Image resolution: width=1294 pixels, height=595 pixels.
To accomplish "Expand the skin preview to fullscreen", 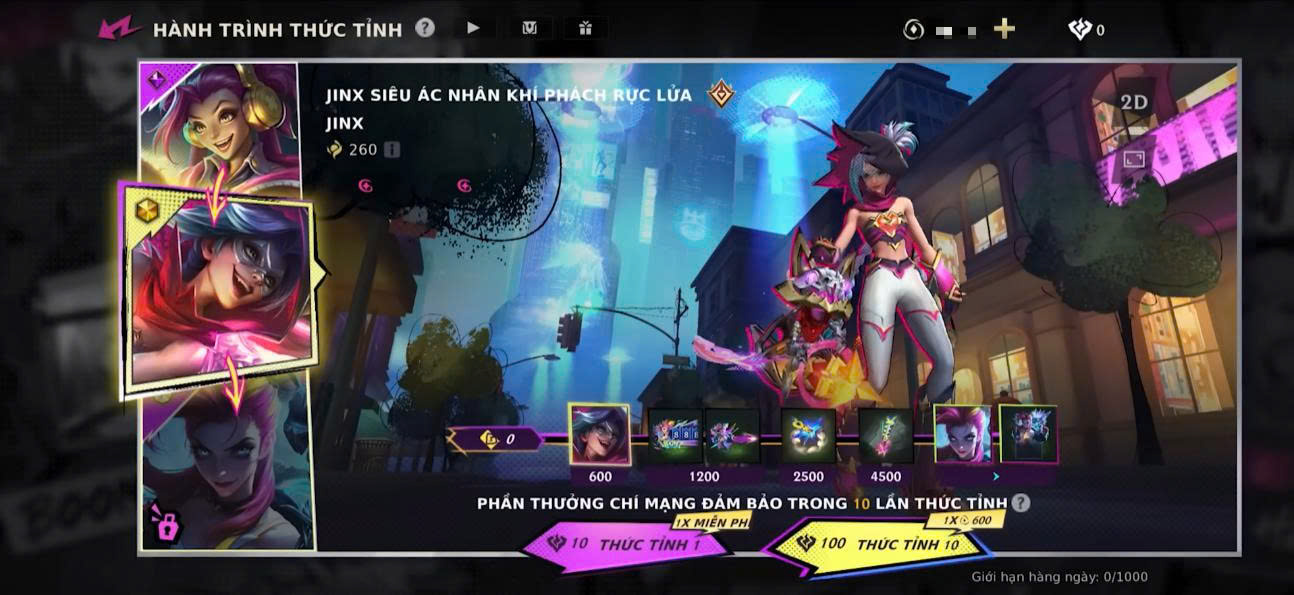I will pyautogui.click(x=1133, y=158).
